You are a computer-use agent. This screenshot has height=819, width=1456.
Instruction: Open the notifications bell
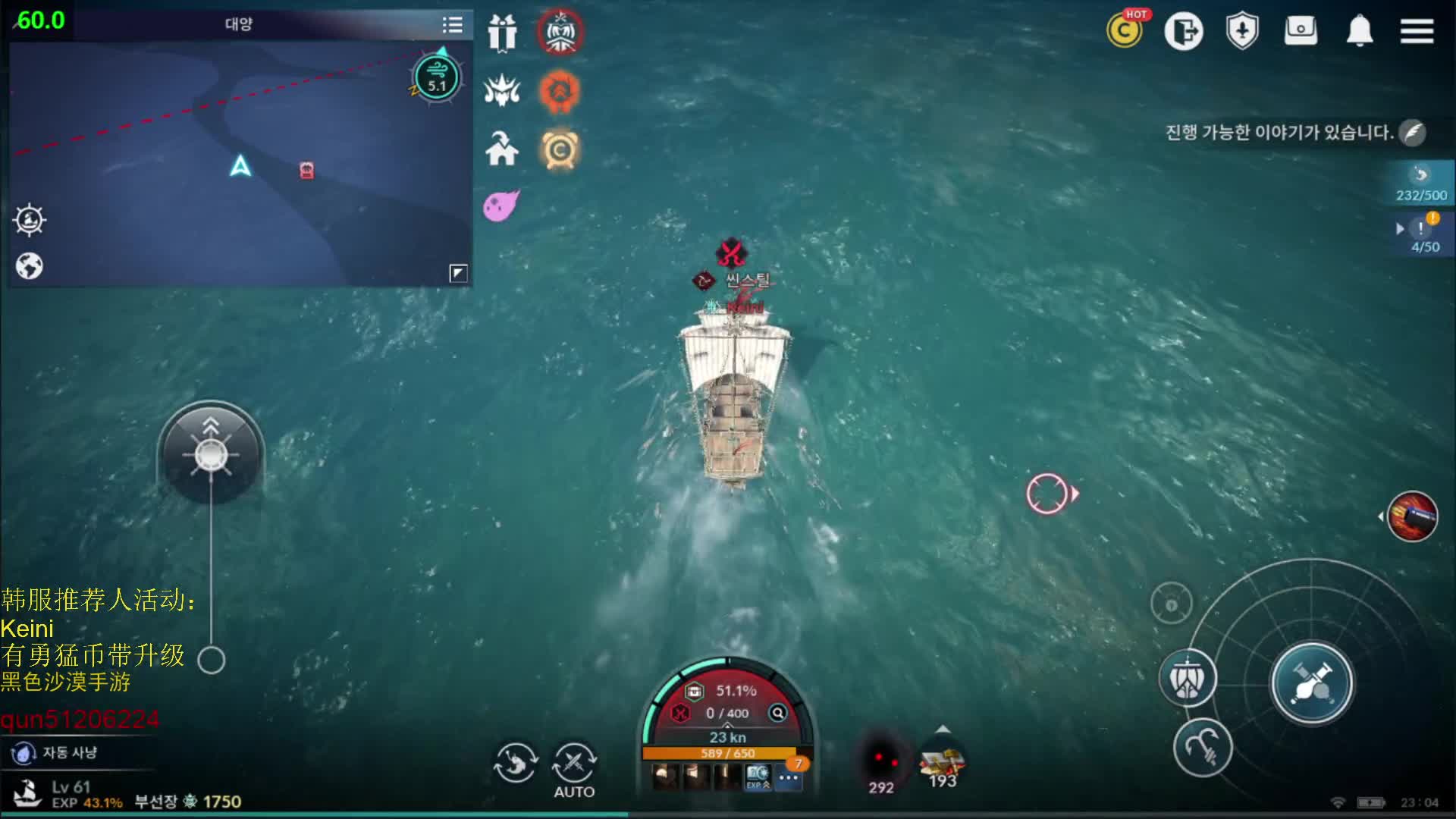click(1359, 31)
